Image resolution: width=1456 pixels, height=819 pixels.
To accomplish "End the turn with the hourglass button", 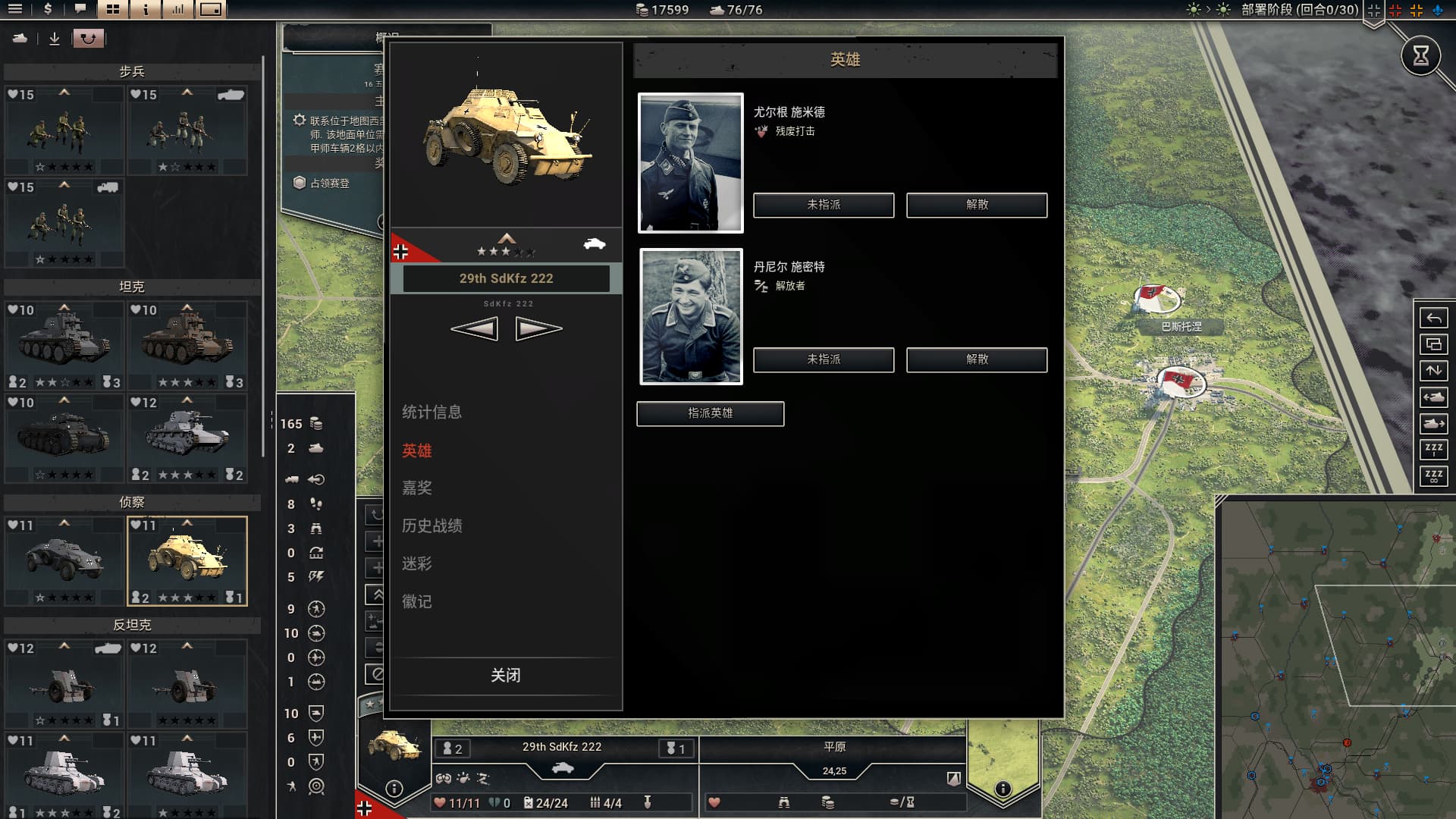I will (1420, 55).
